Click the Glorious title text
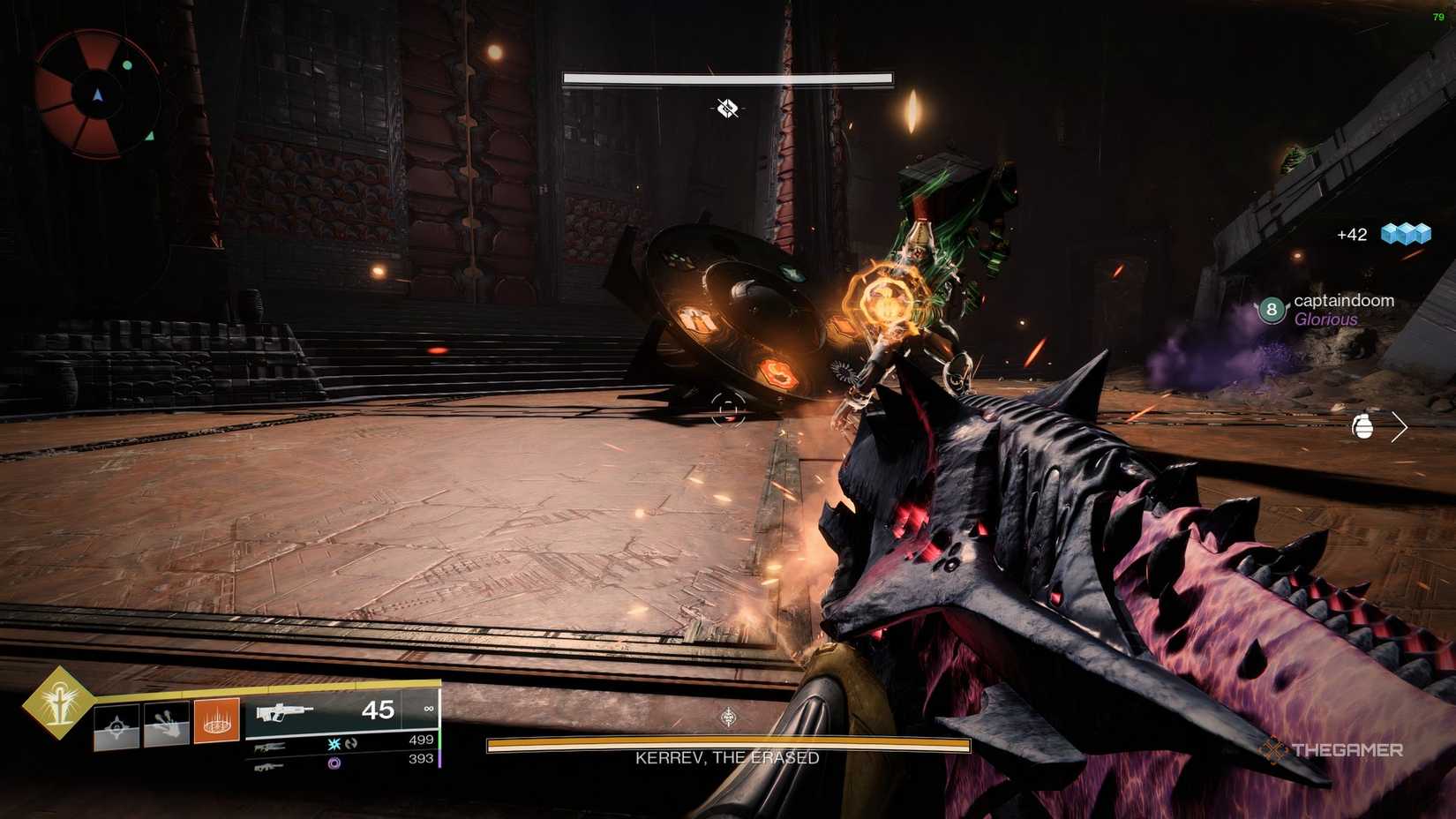Viewport: 1456px width, 819px height. (x=1326, y=319)
